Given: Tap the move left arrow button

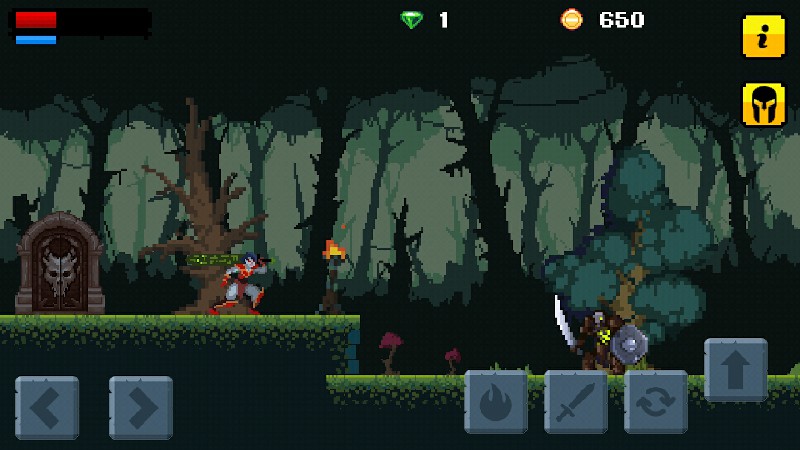Looking at the screenshot, I should 47,407.
